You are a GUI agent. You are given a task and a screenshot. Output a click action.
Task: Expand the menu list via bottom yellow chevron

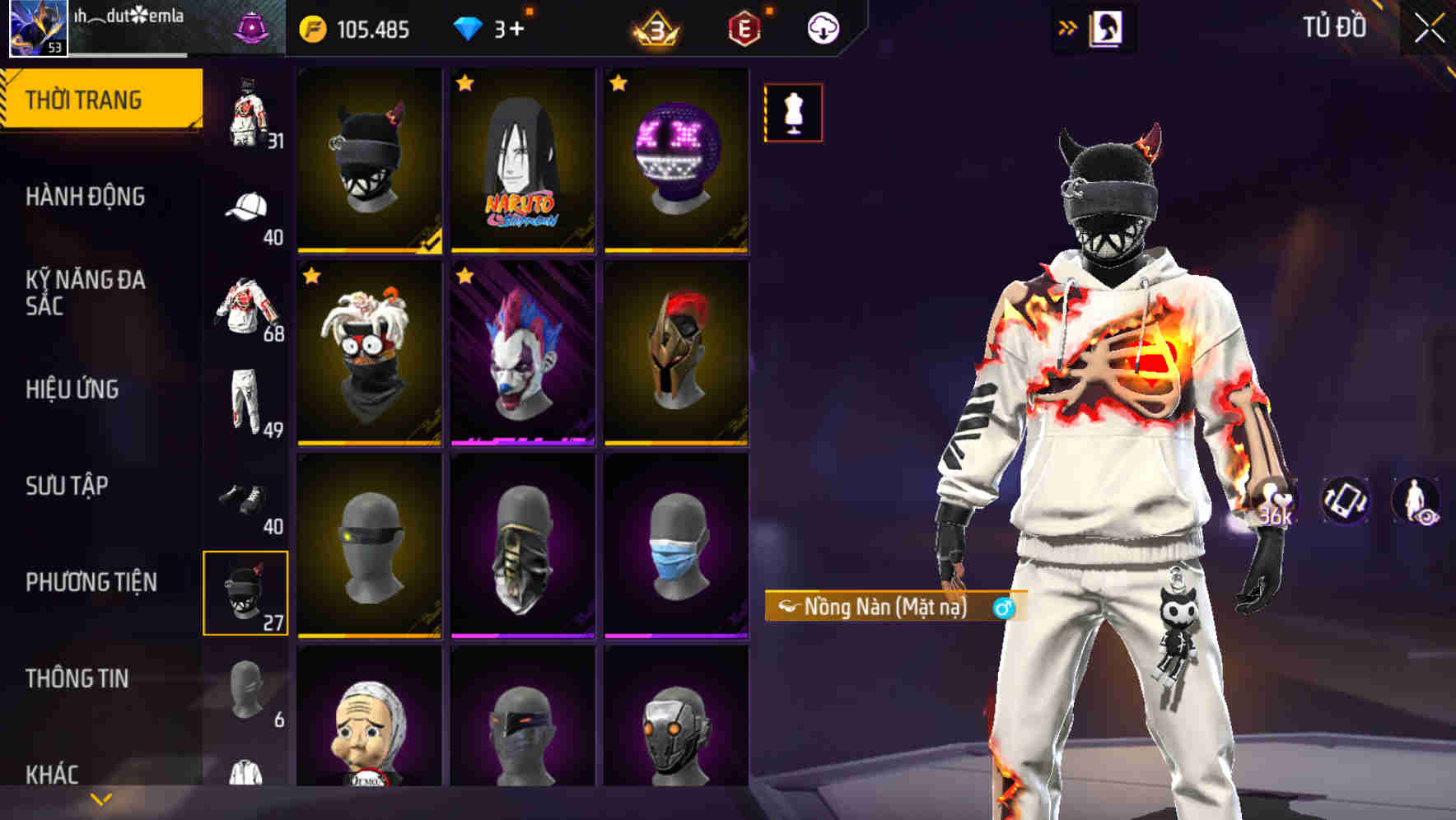(x=100, y=797)
